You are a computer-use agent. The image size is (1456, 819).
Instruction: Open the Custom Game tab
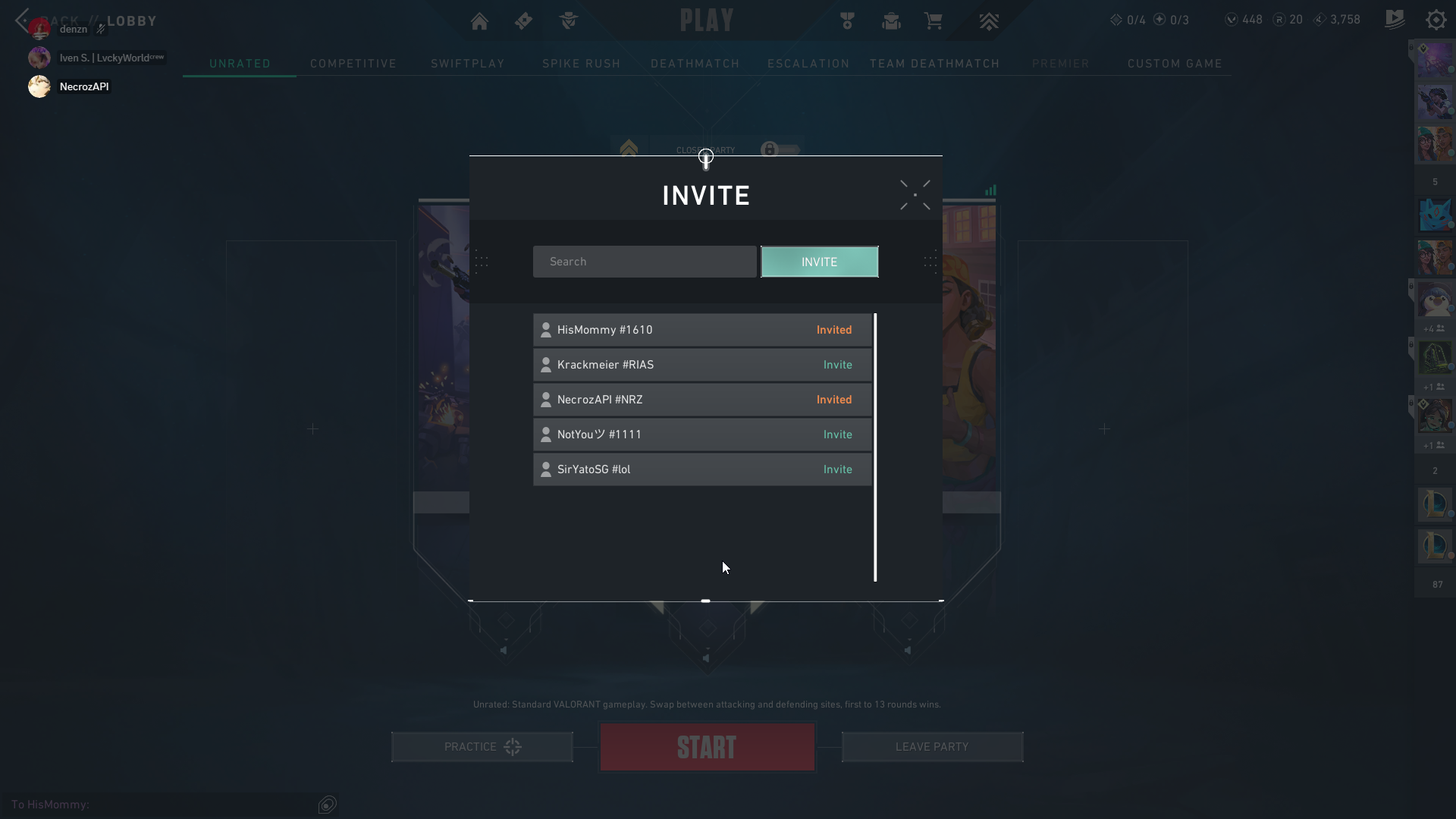(1175, 64)
